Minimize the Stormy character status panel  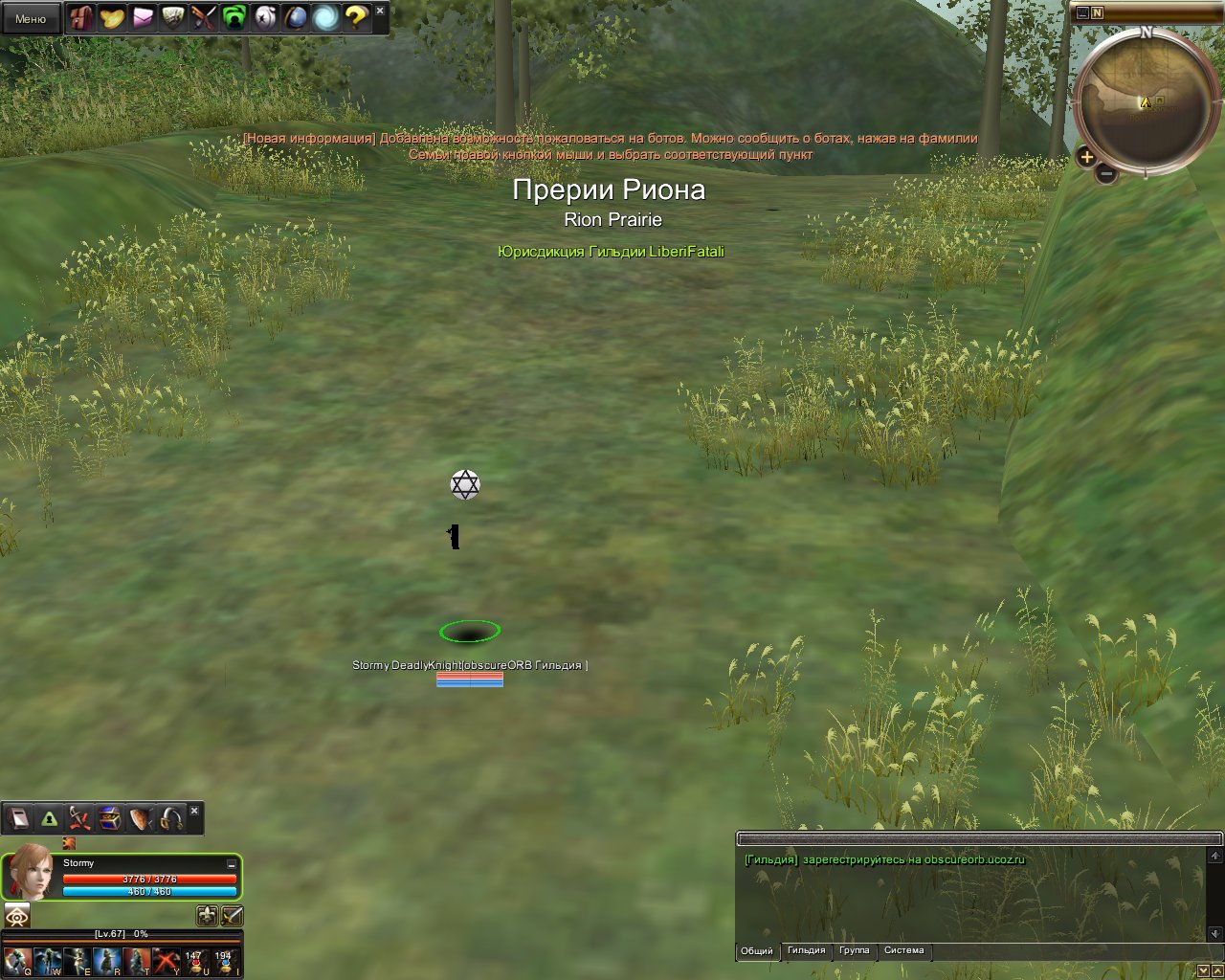231,863
